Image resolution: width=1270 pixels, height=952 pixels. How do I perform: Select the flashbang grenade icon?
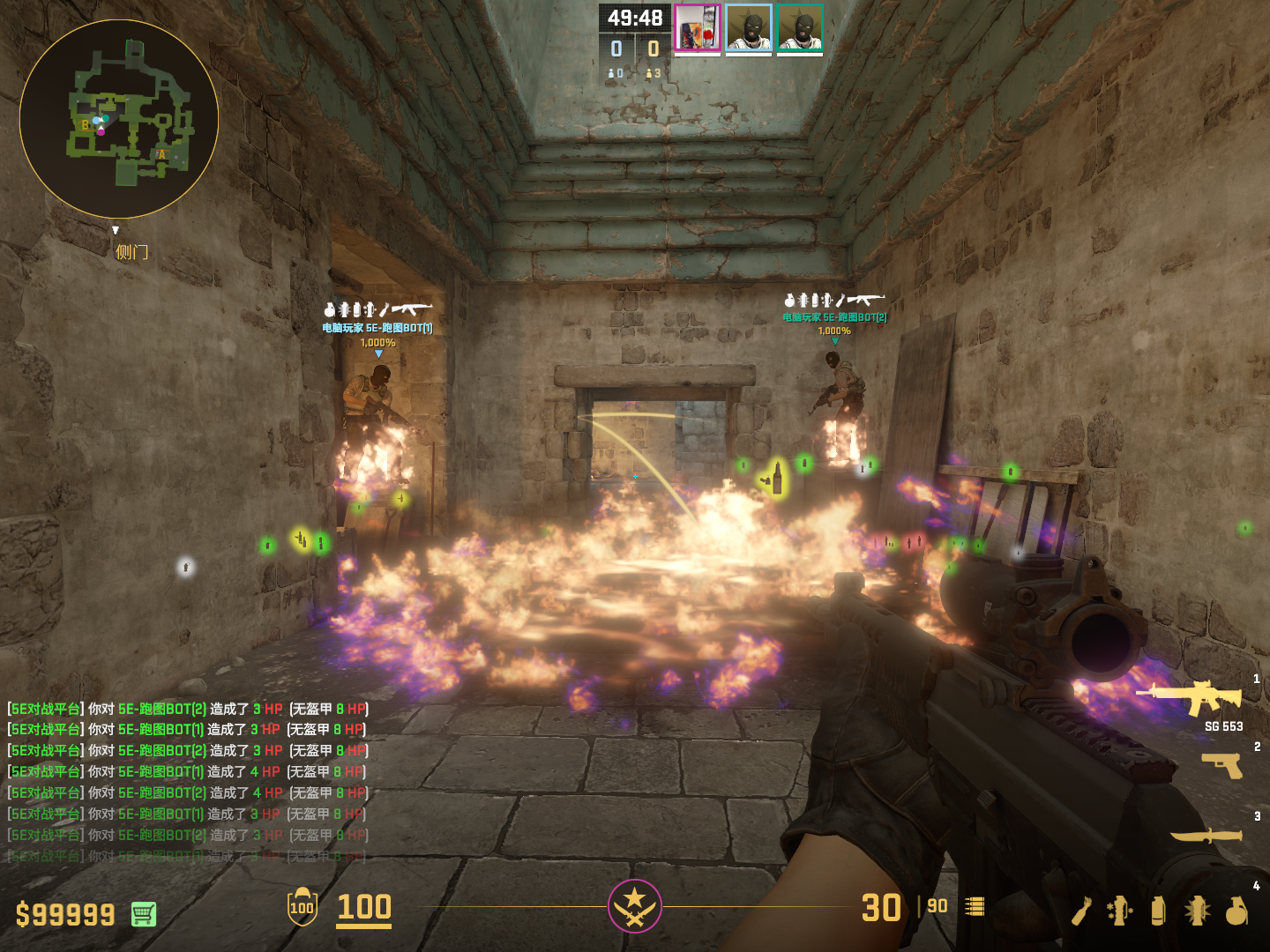click(1197, 911)
